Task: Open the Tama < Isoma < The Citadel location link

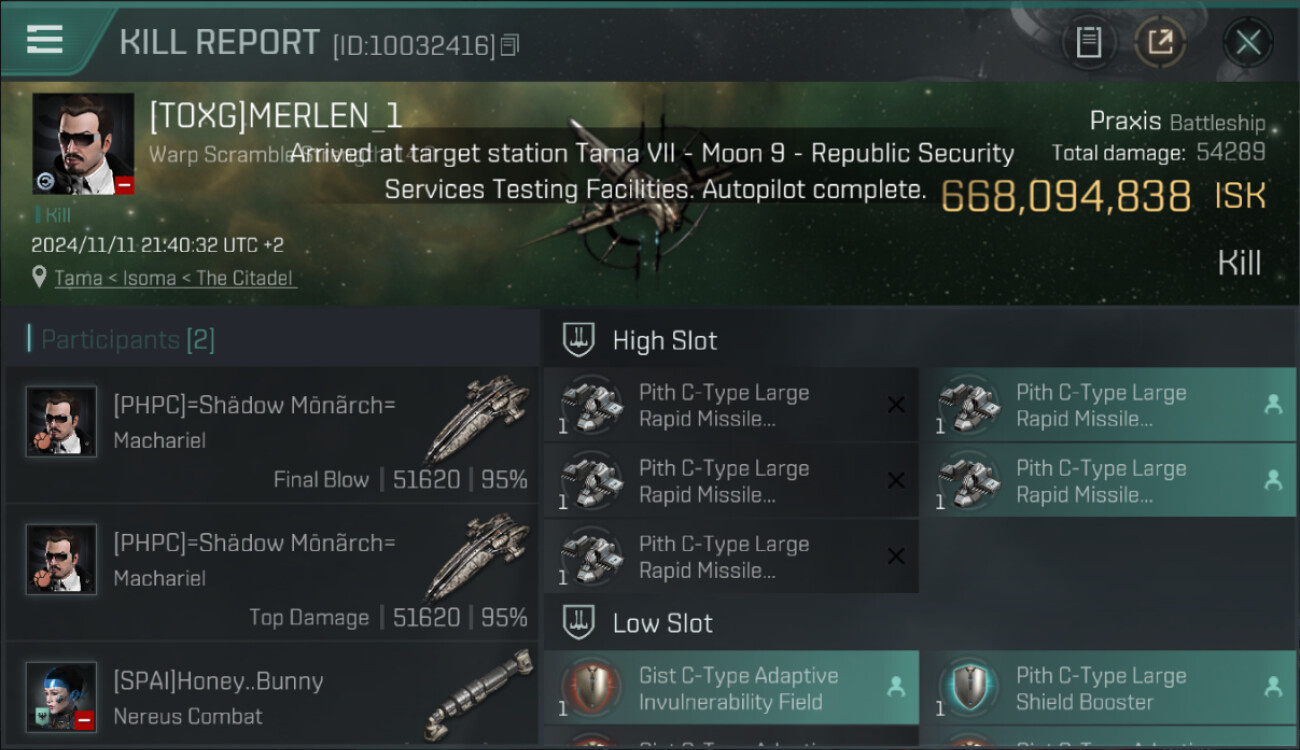Action: [175, 278]
